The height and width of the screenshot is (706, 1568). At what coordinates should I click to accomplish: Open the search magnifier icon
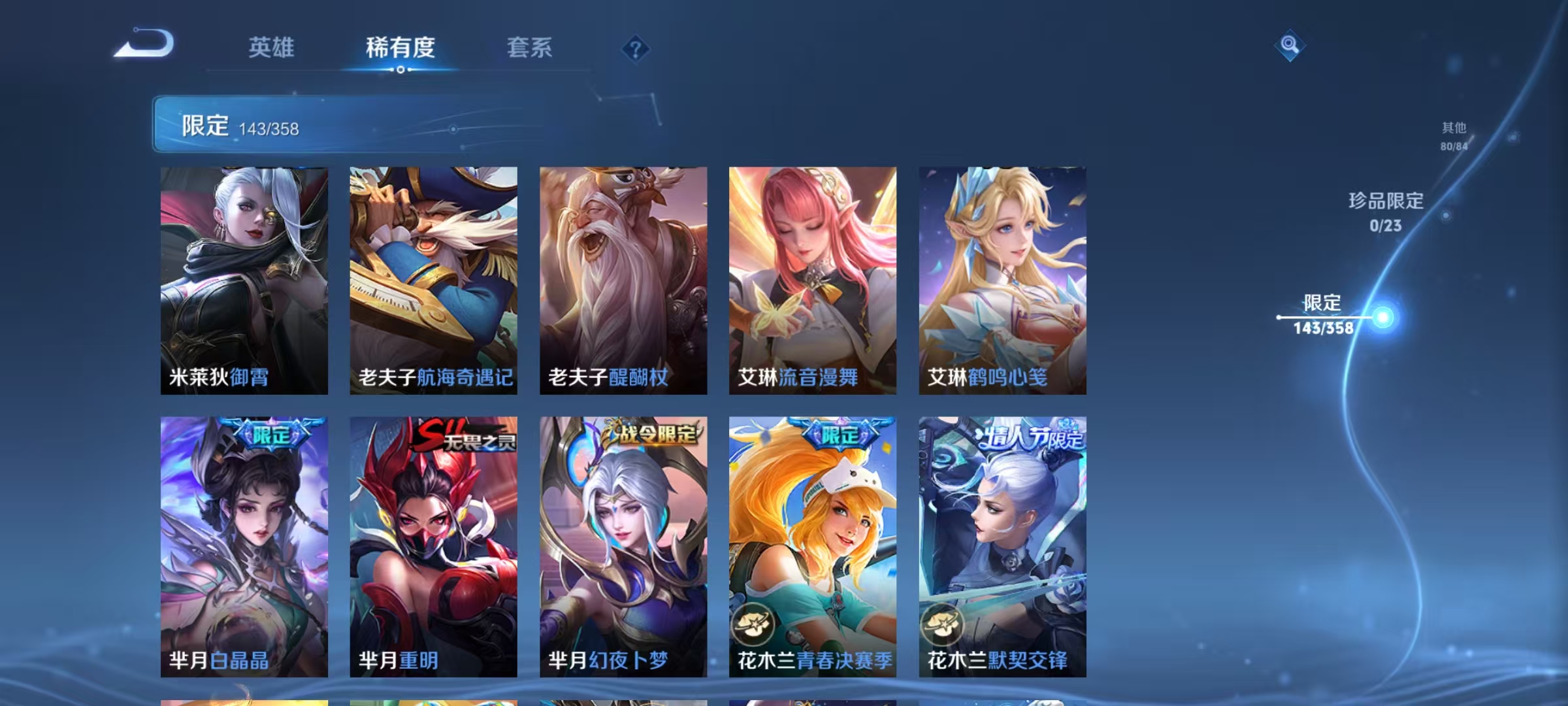tap(1289, 46)
